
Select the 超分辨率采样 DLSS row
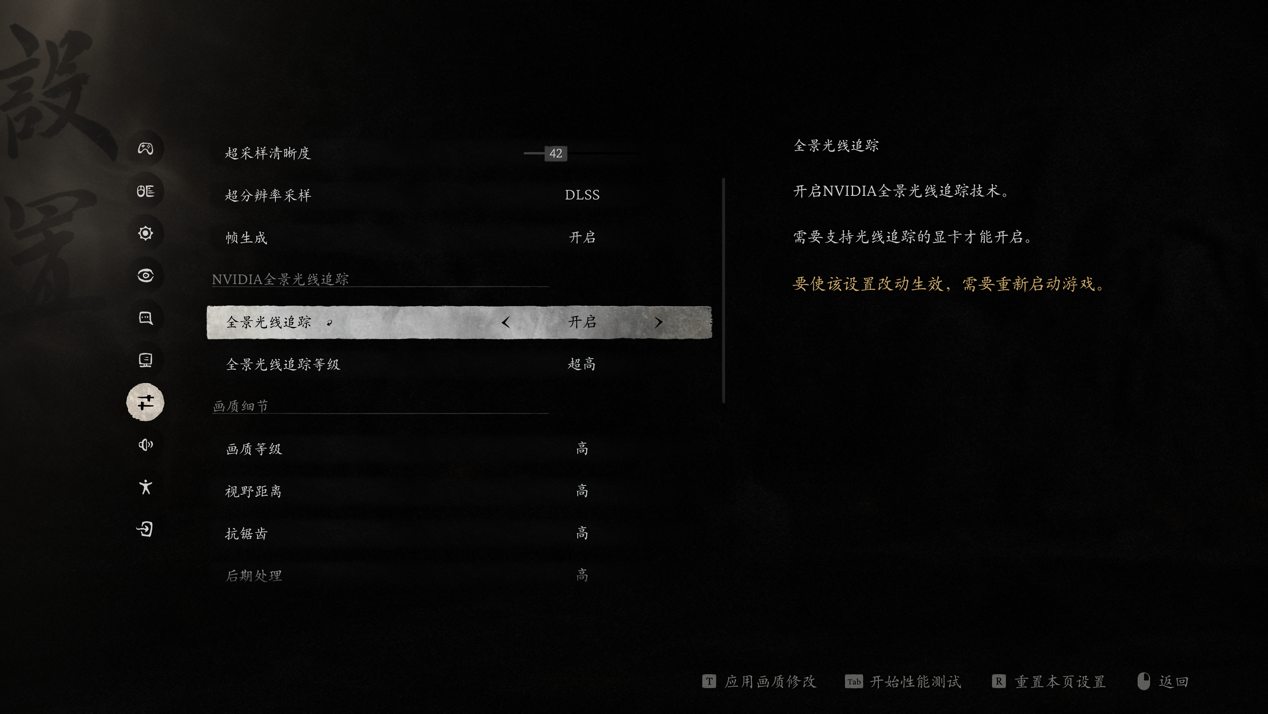point(458,195)
